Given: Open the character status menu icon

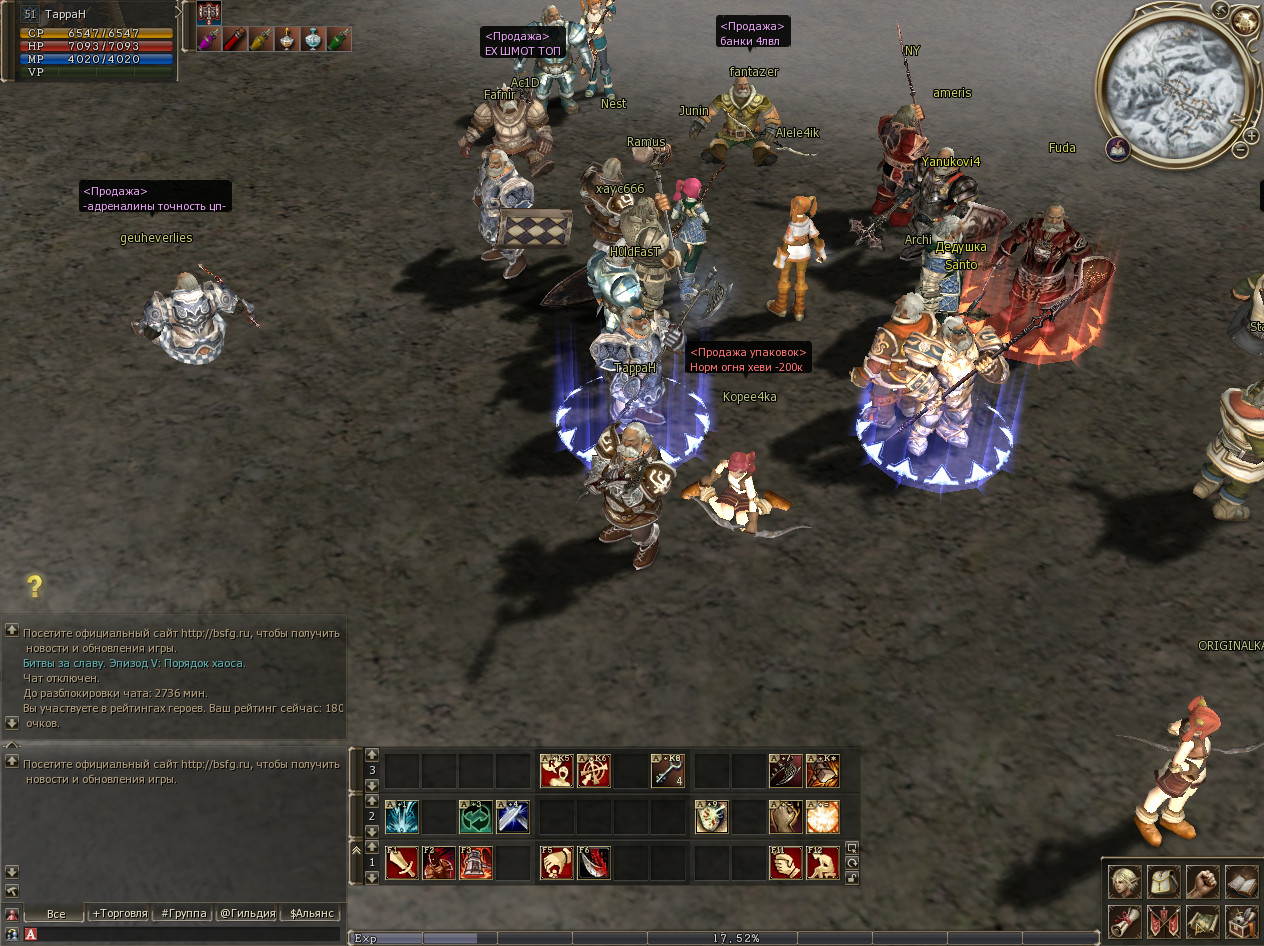Looking at the screenshot, I should point(1125,881).
